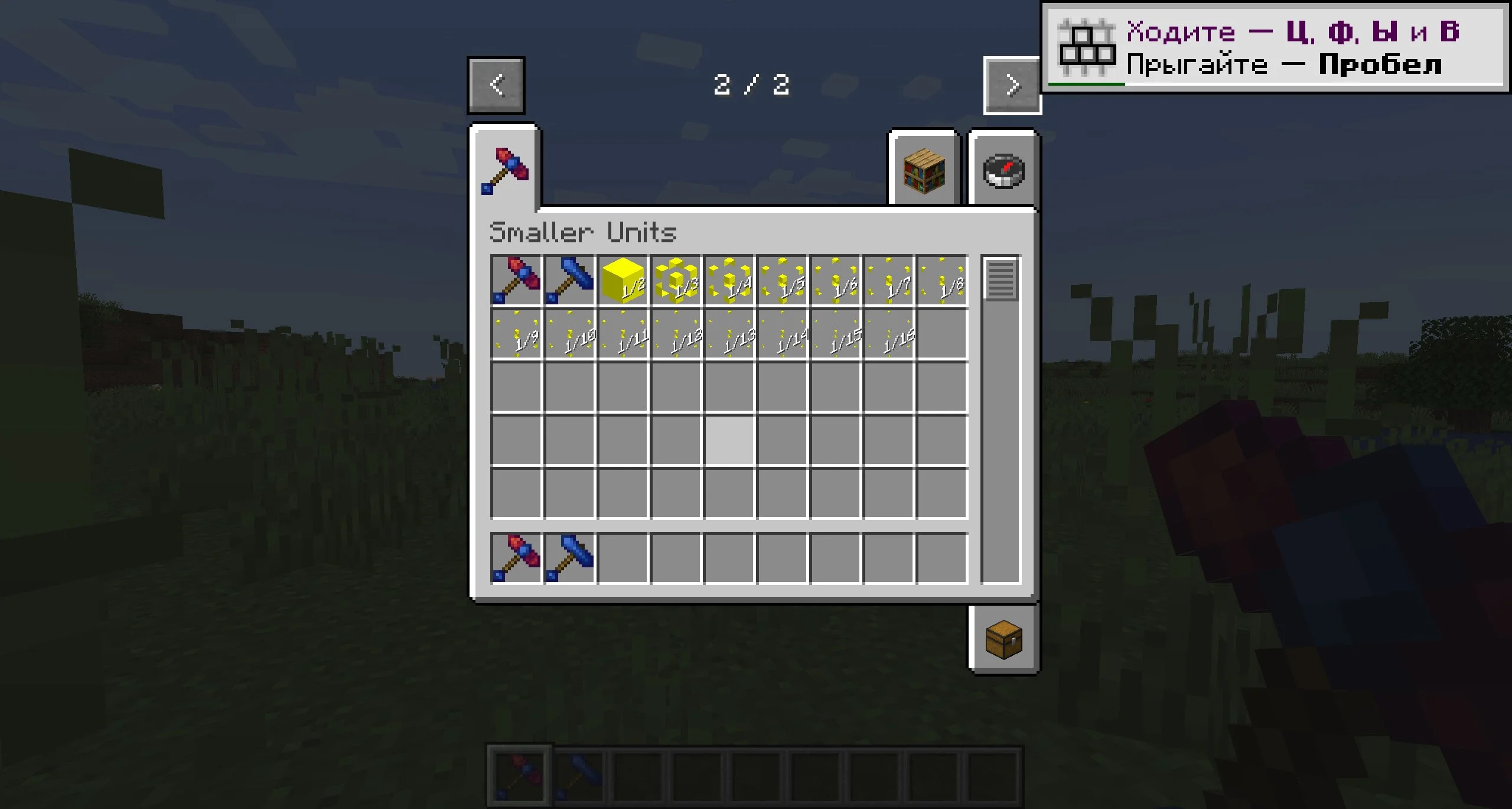Select the yellow 1/2 unit block

[x=623, y=281]
